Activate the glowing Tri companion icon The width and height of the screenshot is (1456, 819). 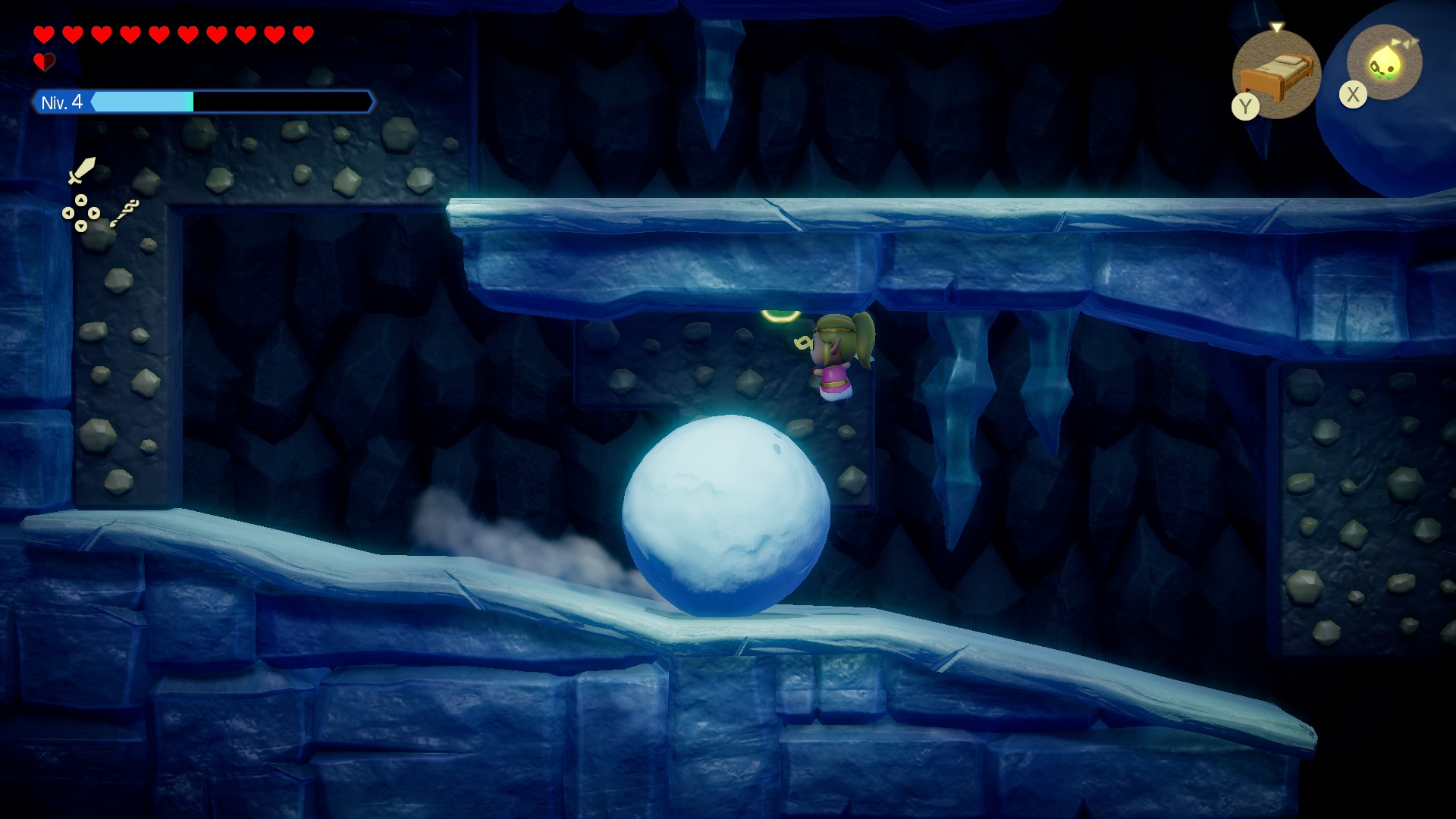pyautogui.click(x=1384, y=63)
